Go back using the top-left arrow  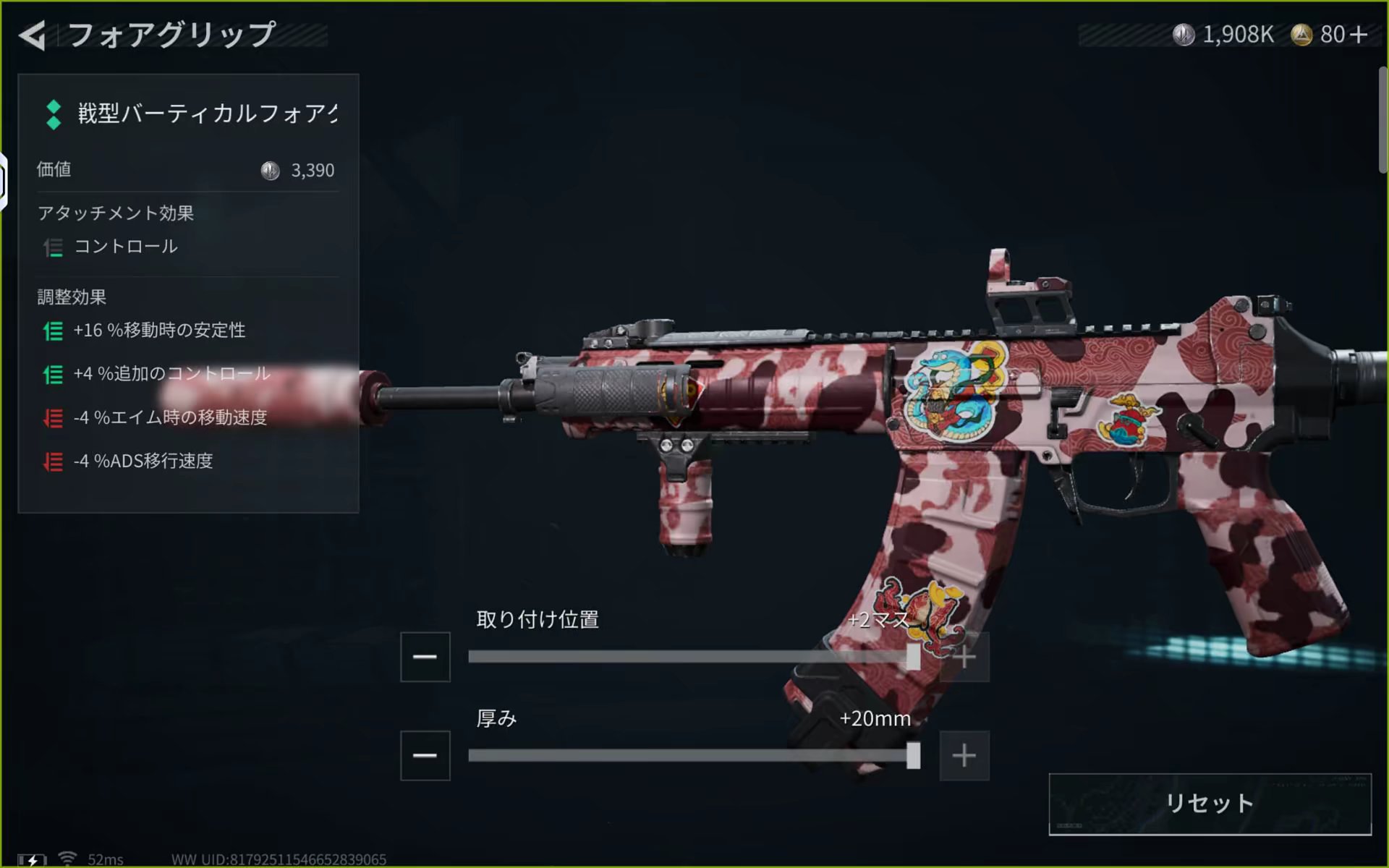coord(33,35)
